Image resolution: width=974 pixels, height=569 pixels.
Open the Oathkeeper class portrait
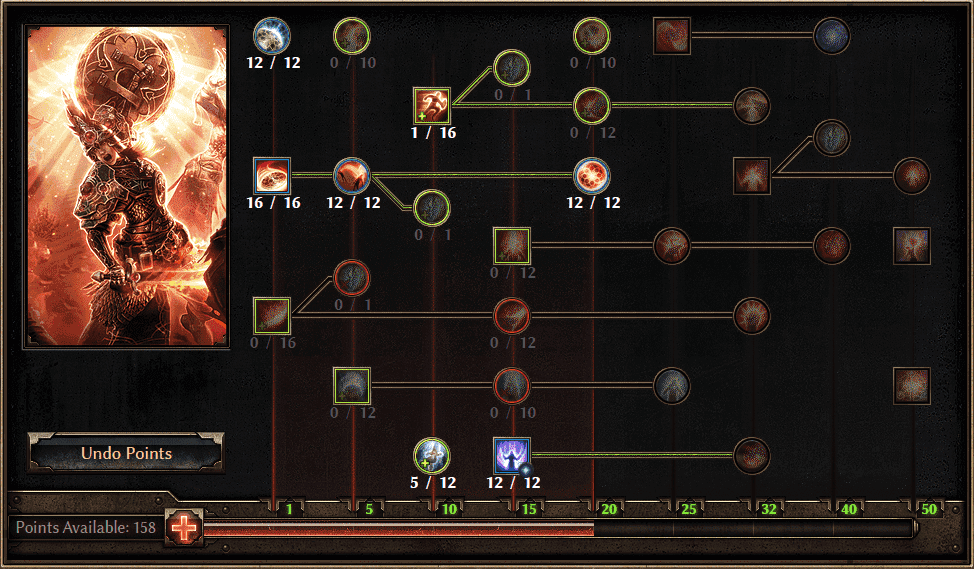(126, 186)
